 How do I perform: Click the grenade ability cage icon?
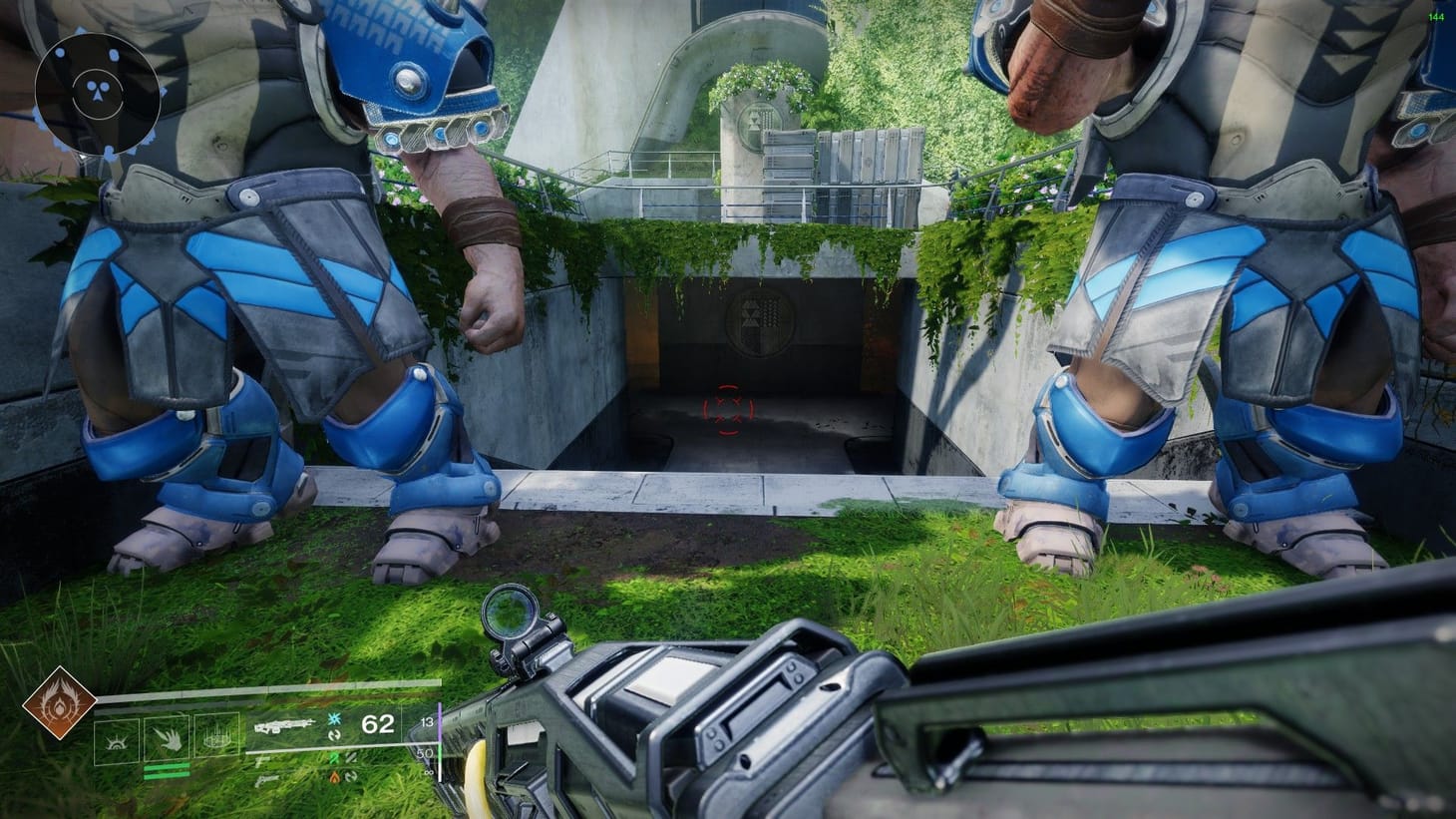point(215,739)
